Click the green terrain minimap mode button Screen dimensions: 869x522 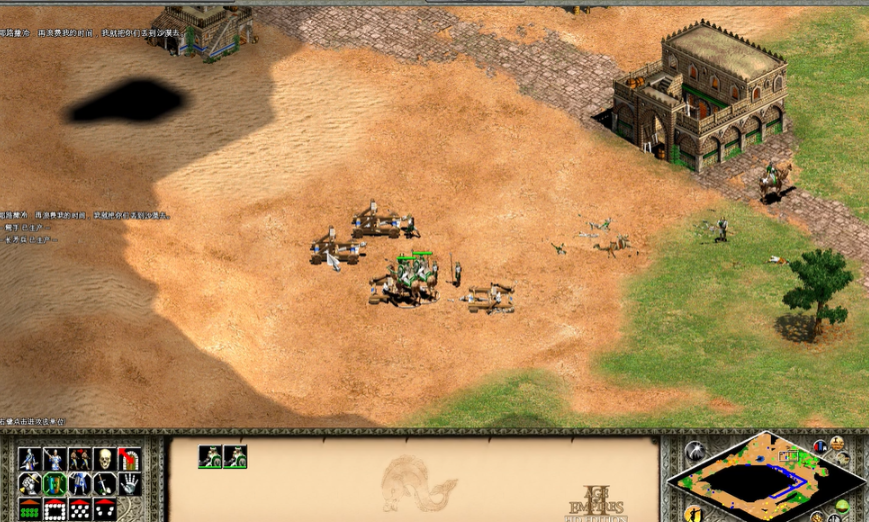pyautogui.click(x=841, y=505)
